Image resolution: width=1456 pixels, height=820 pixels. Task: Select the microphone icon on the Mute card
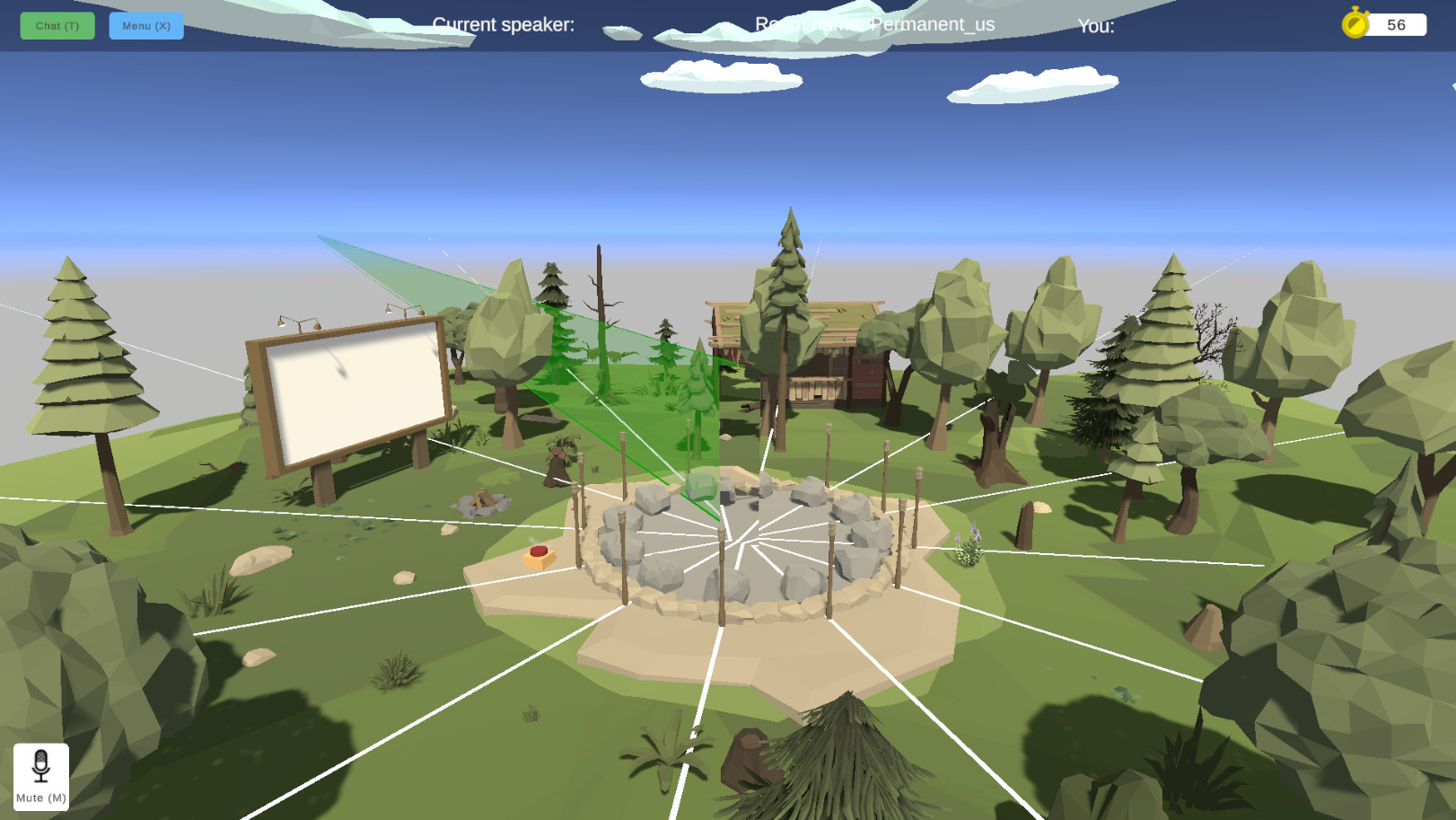(x=41, y=763)
